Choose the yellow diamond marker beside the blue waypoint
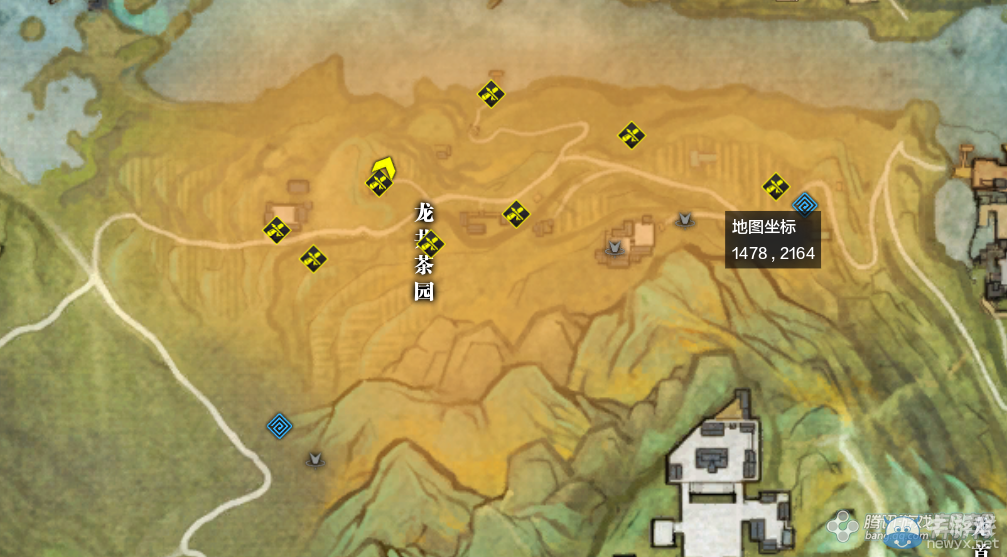This screenshot has height=557, width=1007. click(x=776, y=186)
